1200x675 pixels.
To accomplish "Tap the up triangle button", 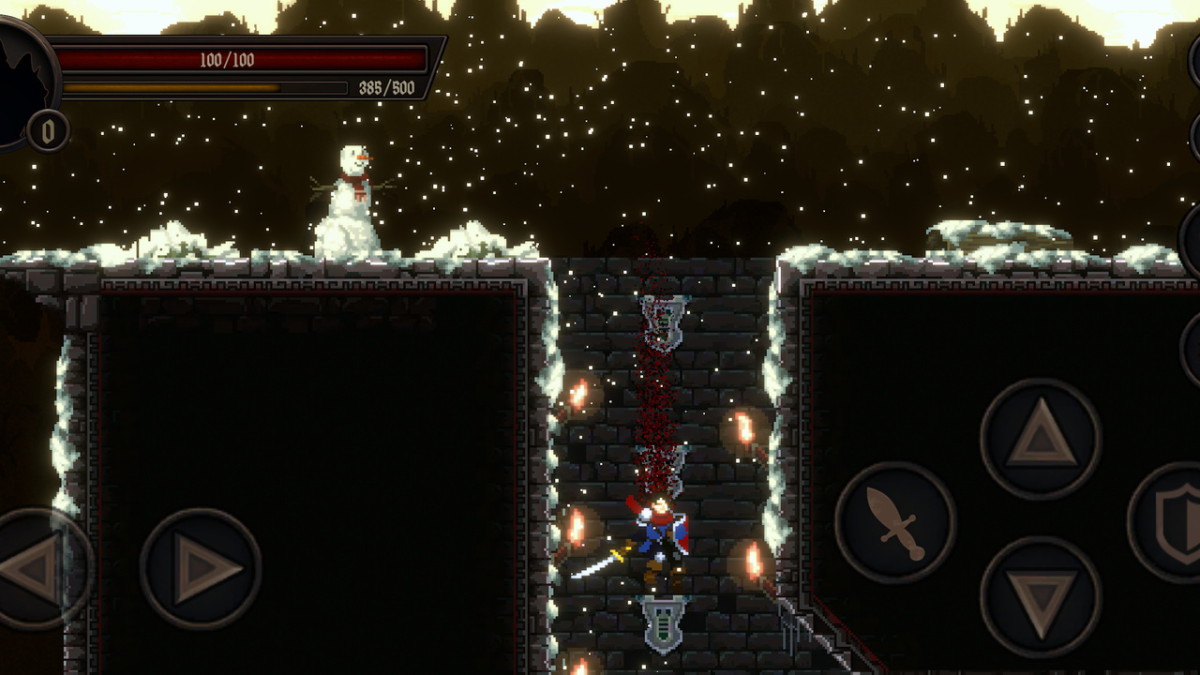I will point(1041,439).
